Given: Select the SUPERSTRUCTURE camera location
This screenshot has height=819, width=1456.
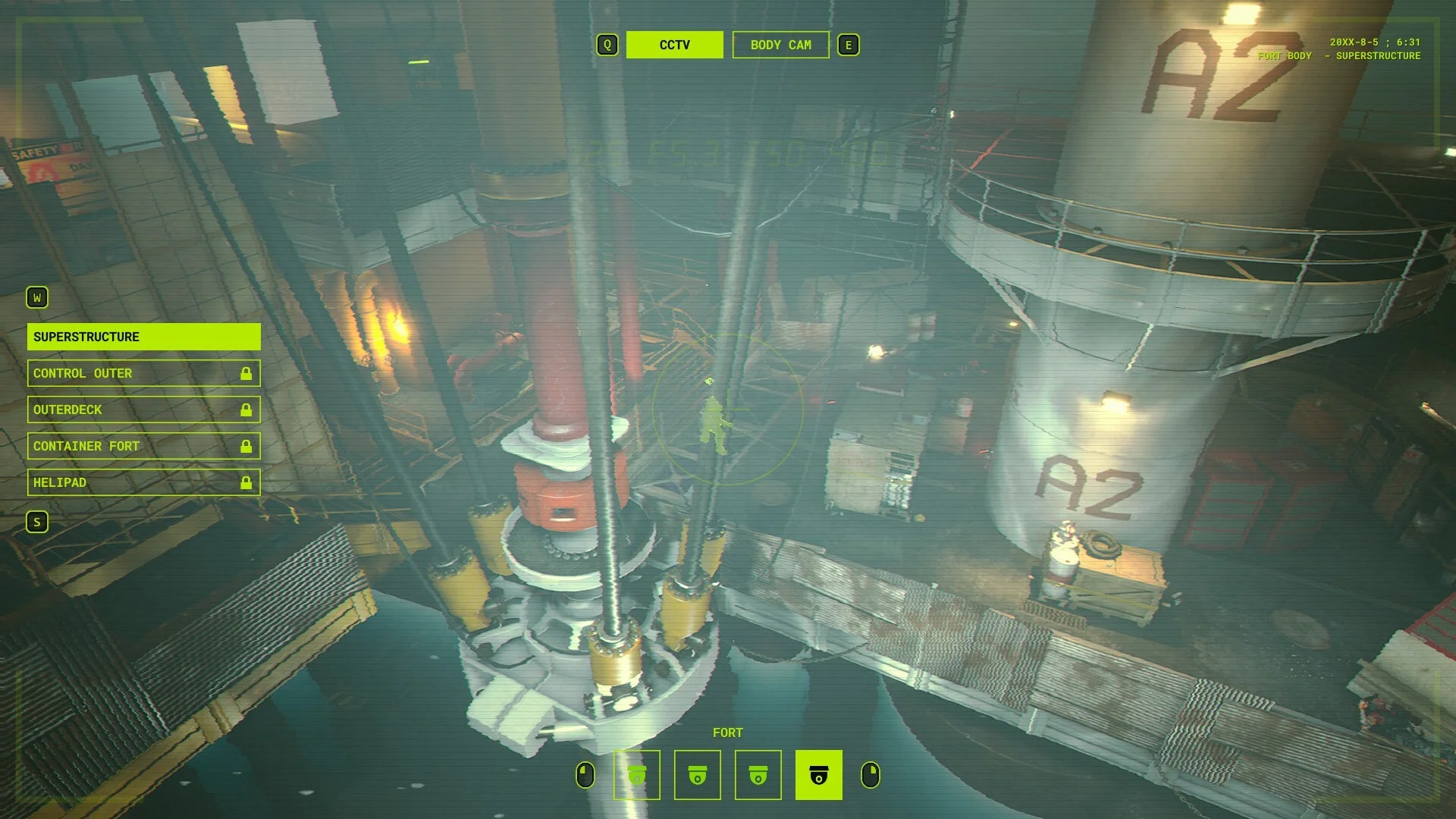Looking at the screenshot, I should tap(143, 337).
